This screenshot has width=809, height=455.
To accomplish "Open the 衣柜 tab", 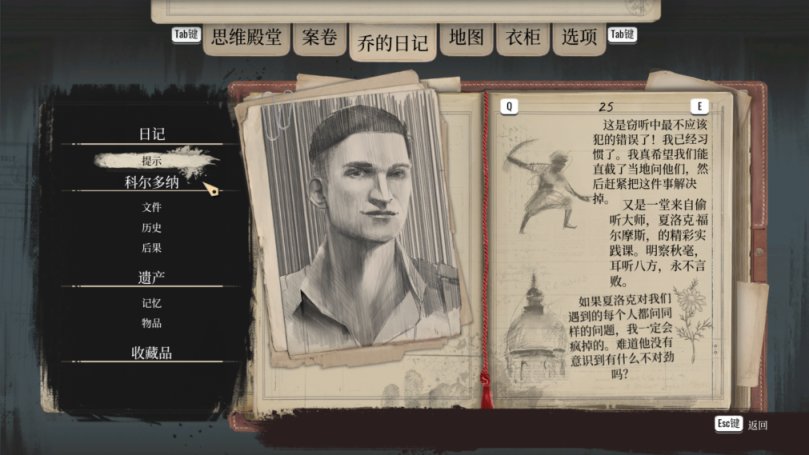I will [x=522, y=39].
